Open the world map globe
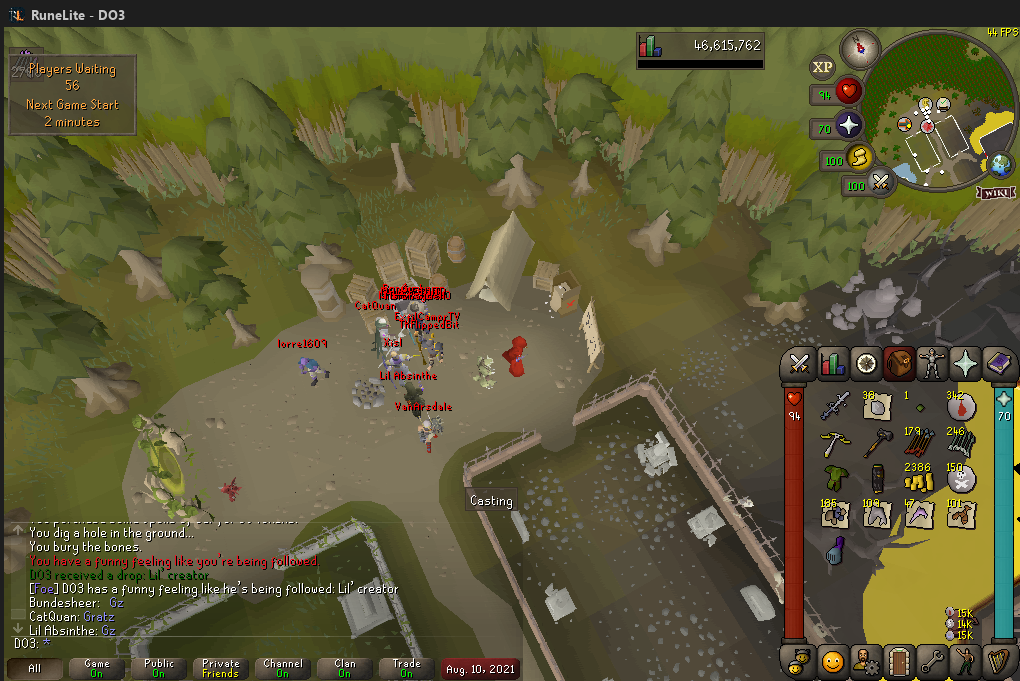Image resolution: width=1020 pixels, height=681 pixels. (998, 164)
